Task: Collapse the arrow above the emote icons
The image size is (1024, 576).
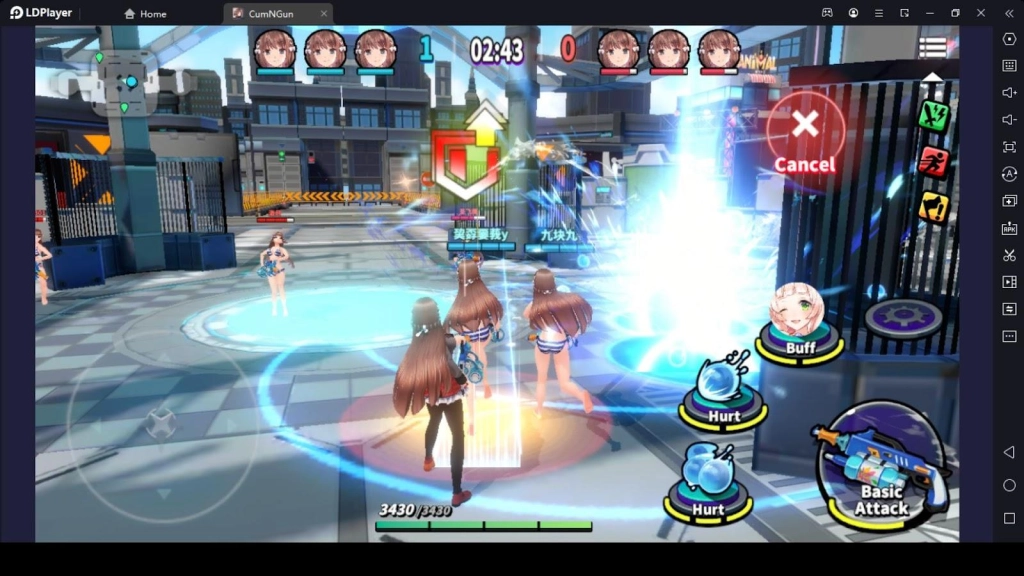Action: 932,78
